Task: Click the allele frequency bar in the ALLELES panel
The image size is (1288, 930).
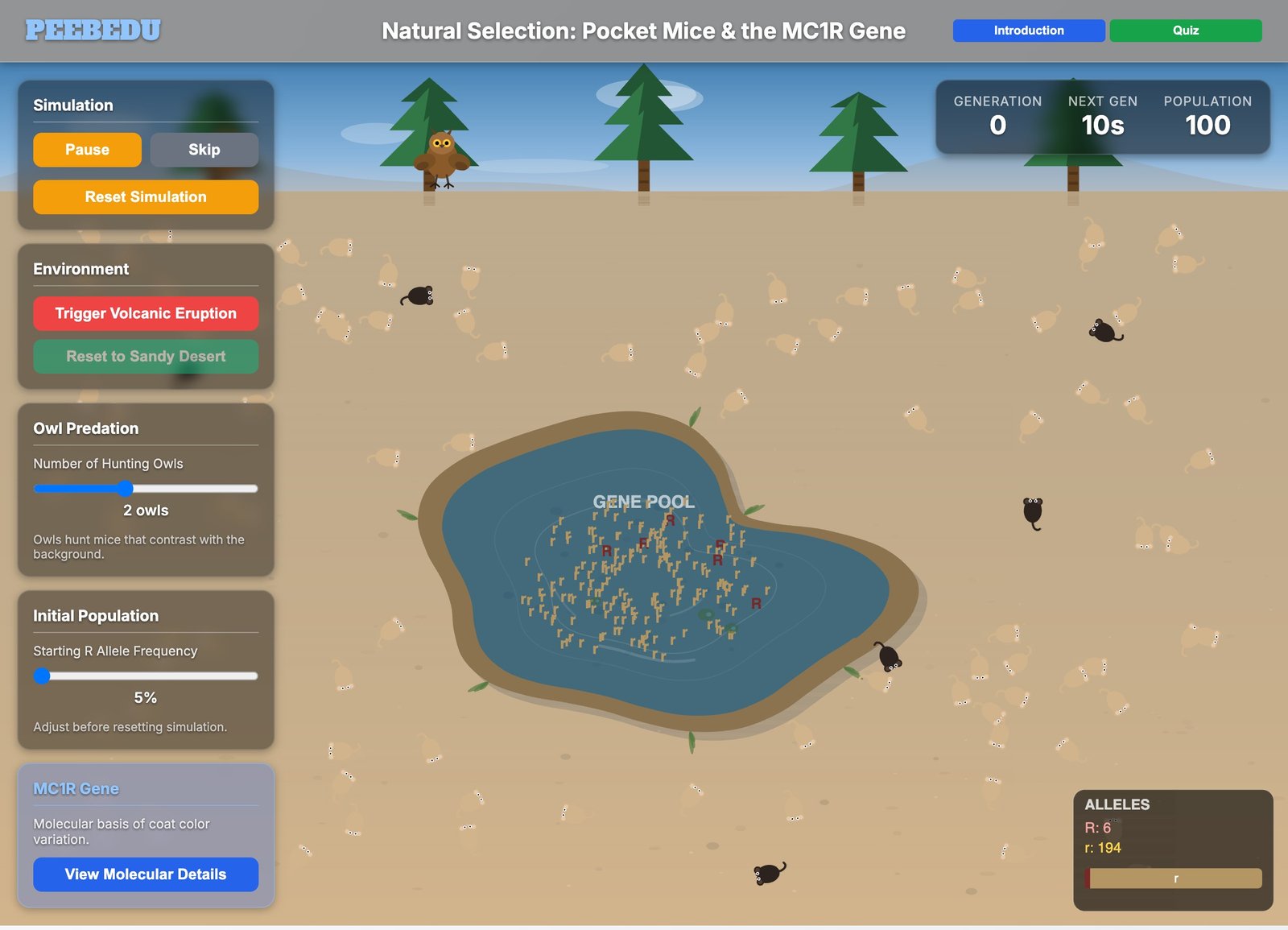Action: point(1175,878)
